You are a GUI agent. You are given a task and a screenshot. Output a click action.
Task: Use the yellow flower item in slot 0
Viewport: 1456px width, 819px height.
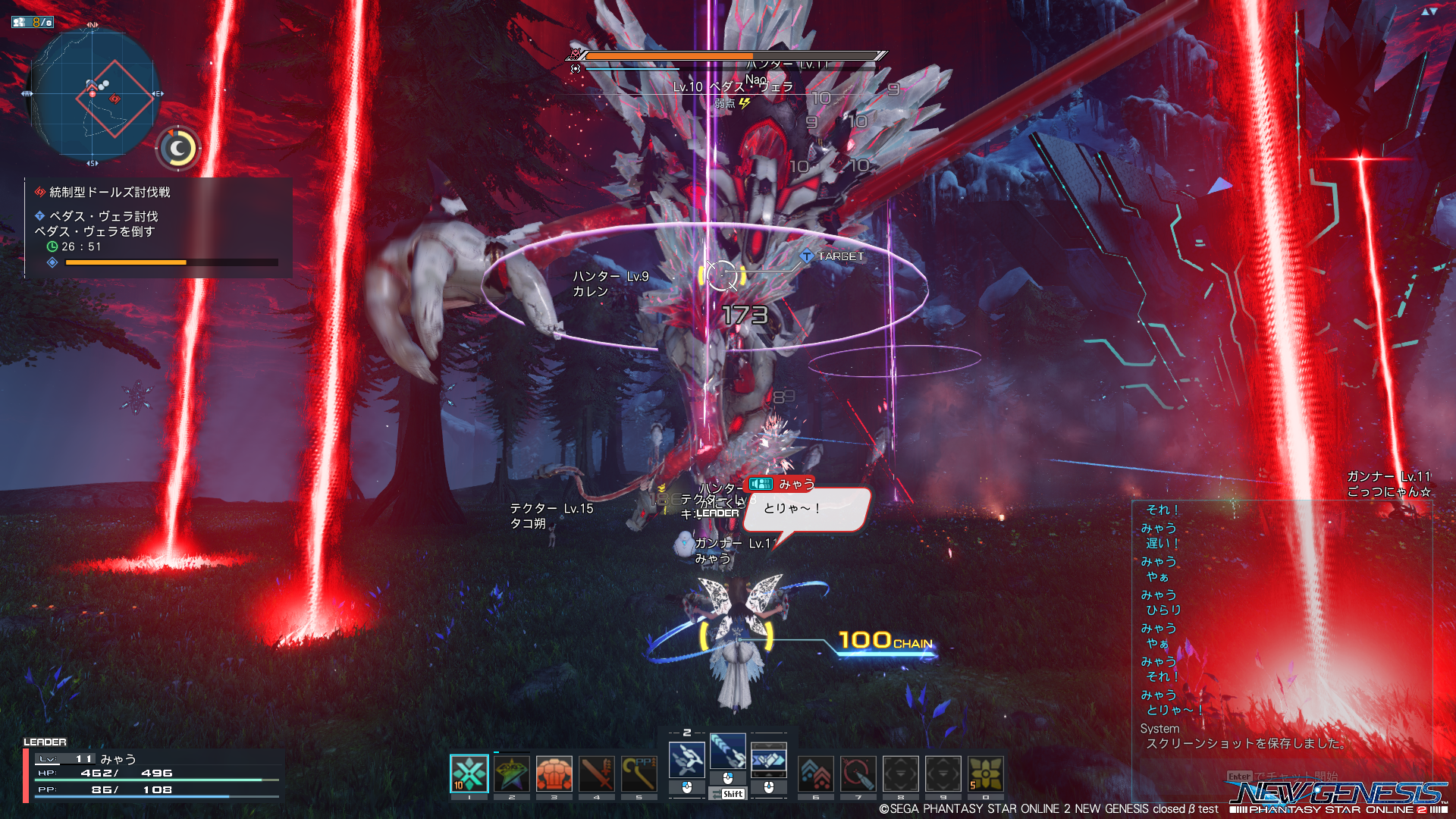(986, 774)
